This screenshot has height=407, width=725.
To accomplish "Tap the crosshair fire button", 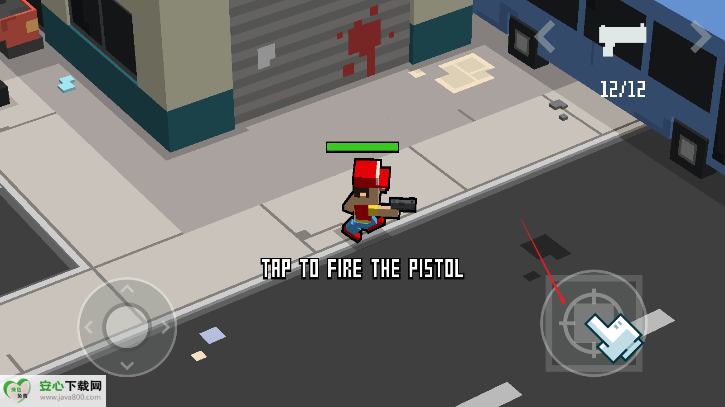I will click(x=593, y=322).
